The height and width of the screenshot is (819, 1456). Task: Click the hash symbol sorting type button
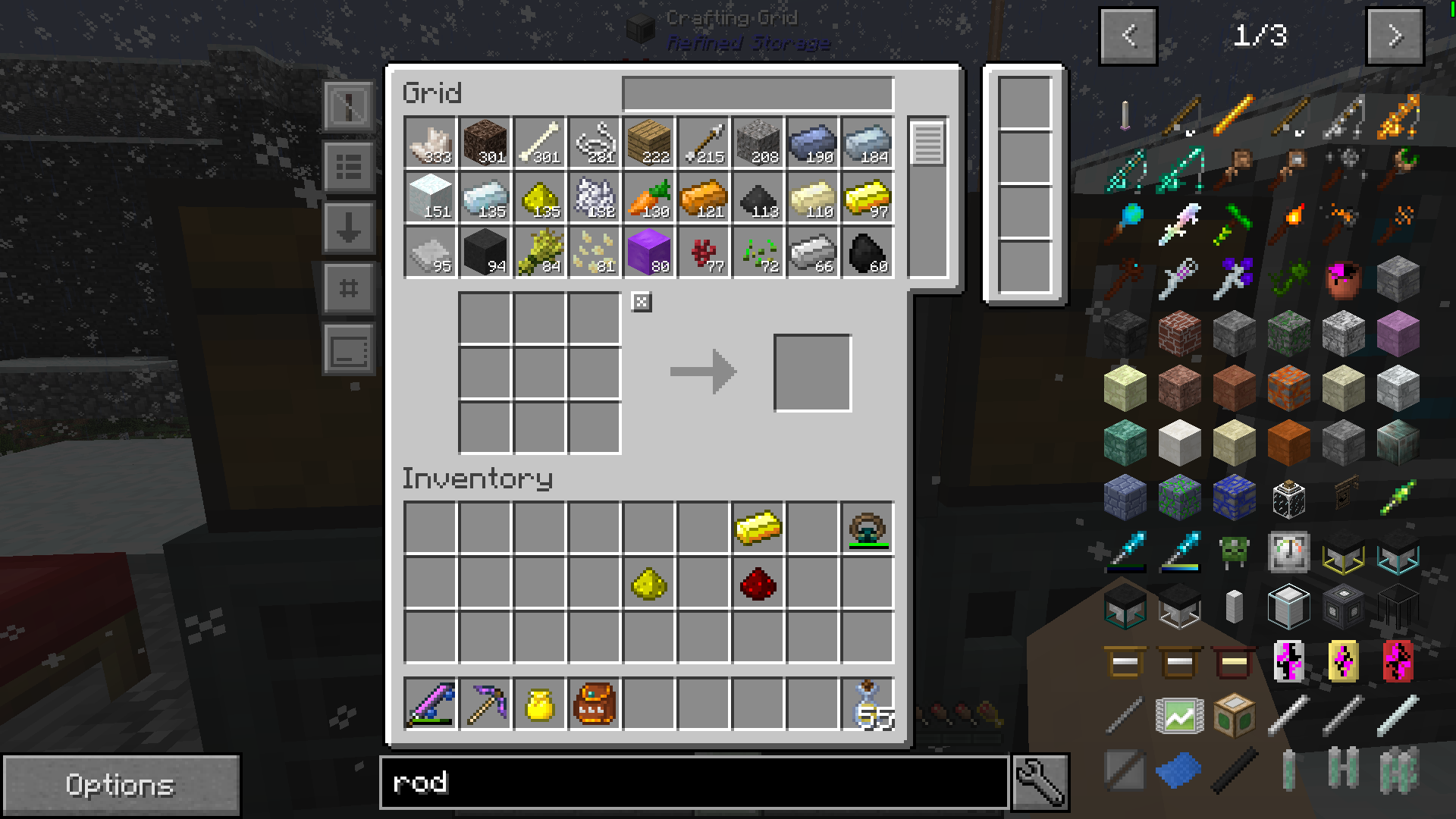click(348, 289)
